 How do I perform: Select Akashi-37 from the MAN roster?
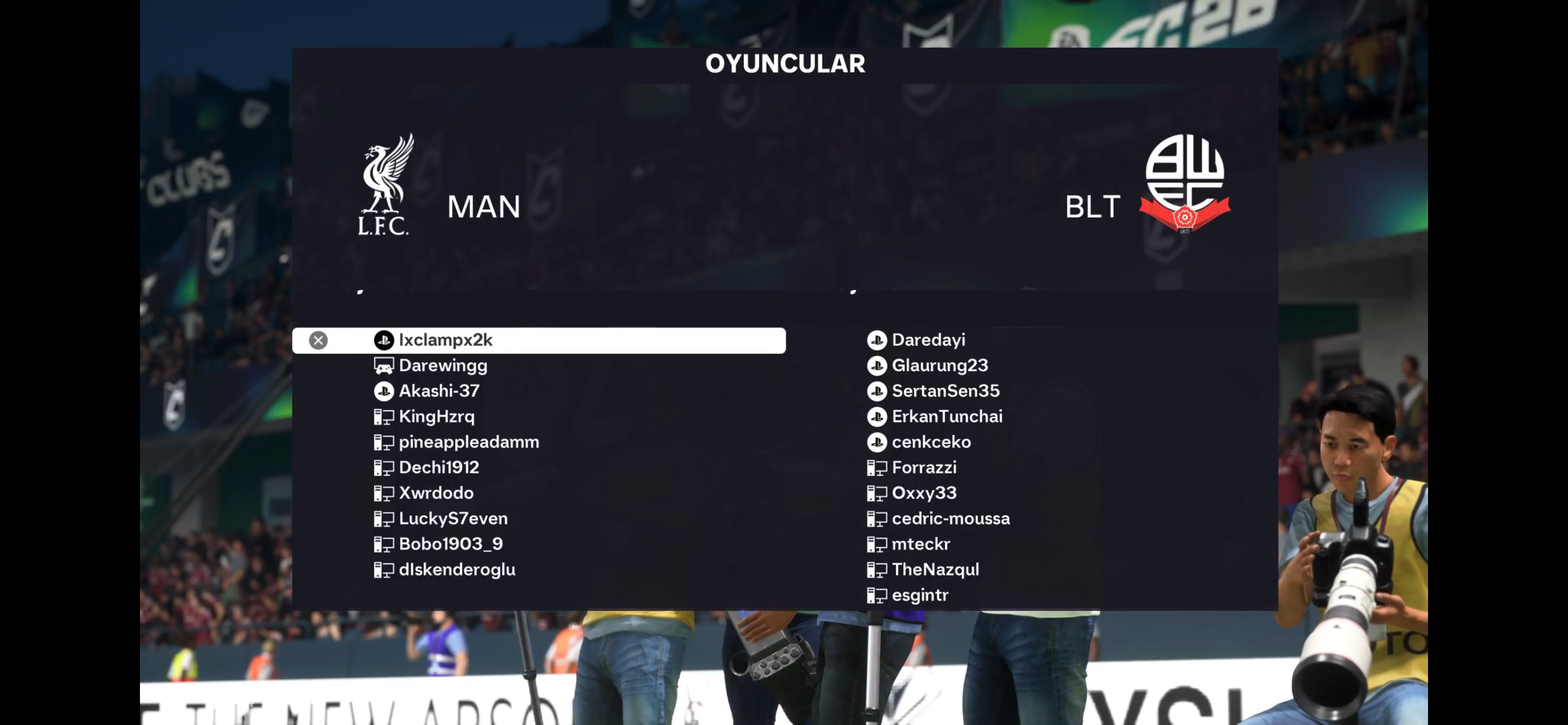click(438, 391)
